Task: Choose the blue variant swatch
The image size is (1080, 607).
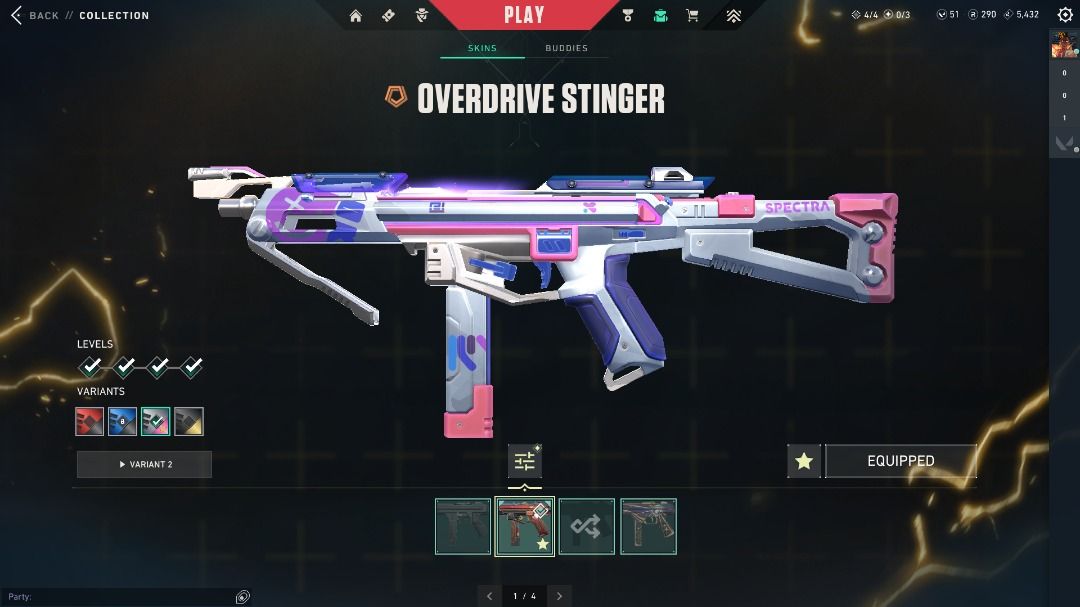Action: click(122, 422)
